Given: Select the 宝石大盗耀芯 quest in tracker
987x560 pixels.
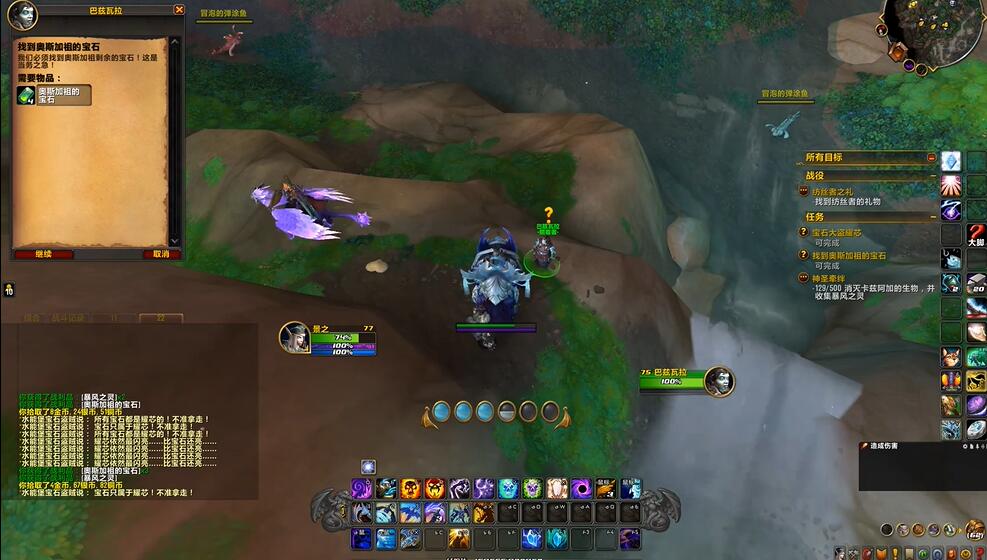Looking at the screenshot, I should pyautogui.click(x=836, y=232).
